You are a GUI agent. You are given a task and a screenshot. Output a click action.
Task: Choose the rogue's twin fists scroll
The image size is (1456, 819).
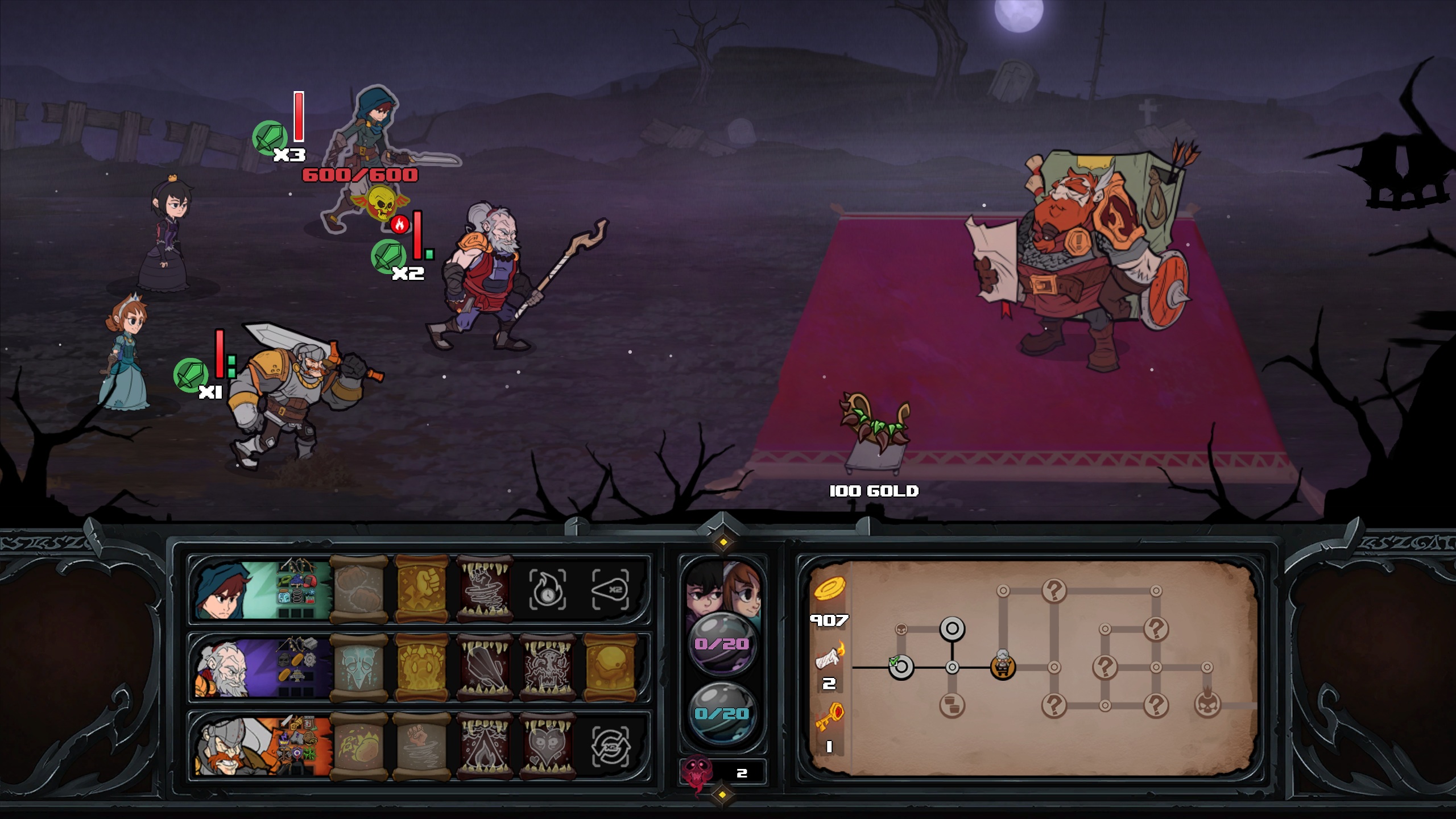coord(359,590)
